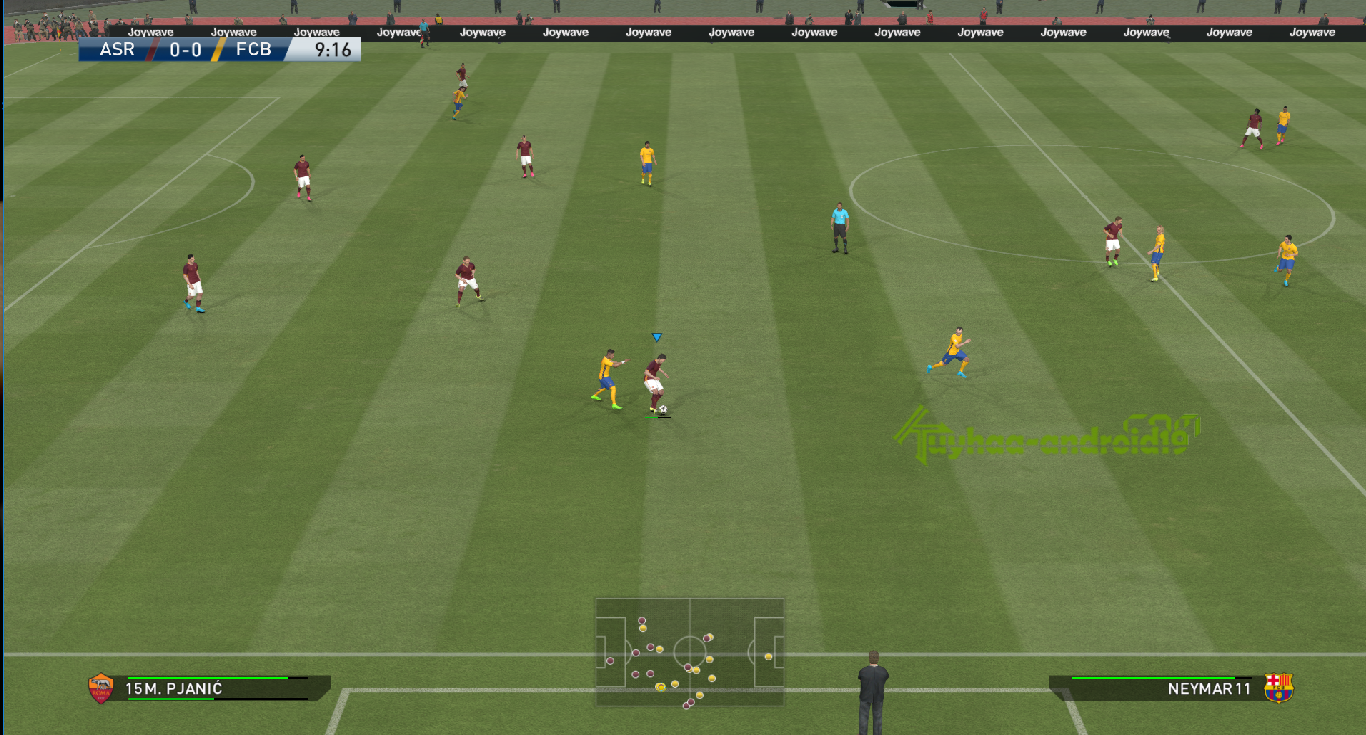The image size is (1366, 735).
Task: Click the center circle on the radar map
Action: tap(690, 651)
